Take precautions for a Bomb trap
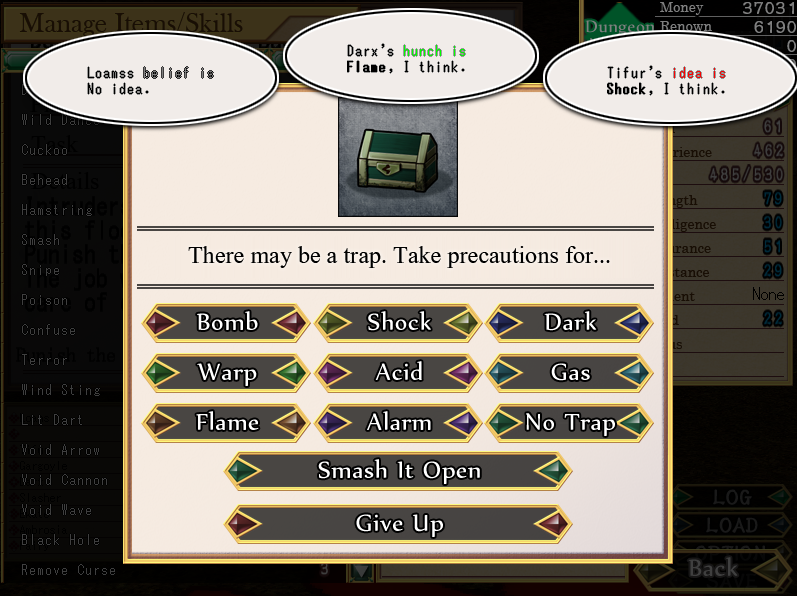Image resolution: width=797 pixels, height=596 pixels. click(227, 323)
